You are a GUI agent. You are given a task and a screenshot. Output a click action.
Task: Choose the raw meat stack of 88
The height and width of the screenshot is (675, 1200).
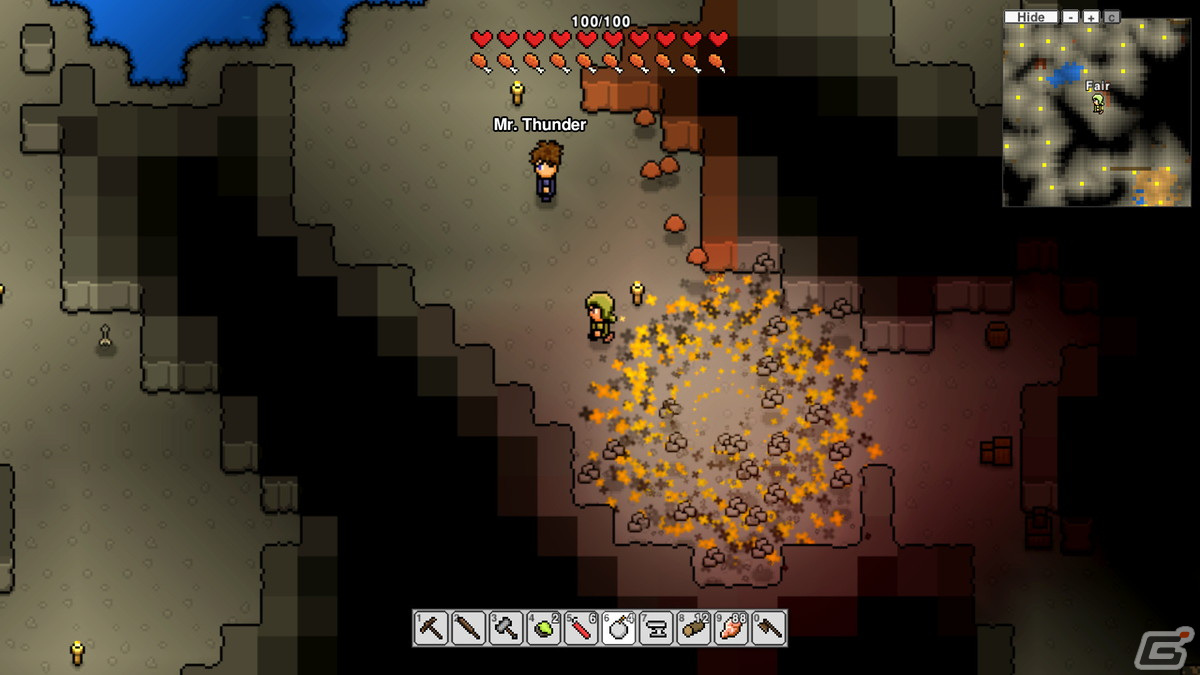(x=731, y=629)
